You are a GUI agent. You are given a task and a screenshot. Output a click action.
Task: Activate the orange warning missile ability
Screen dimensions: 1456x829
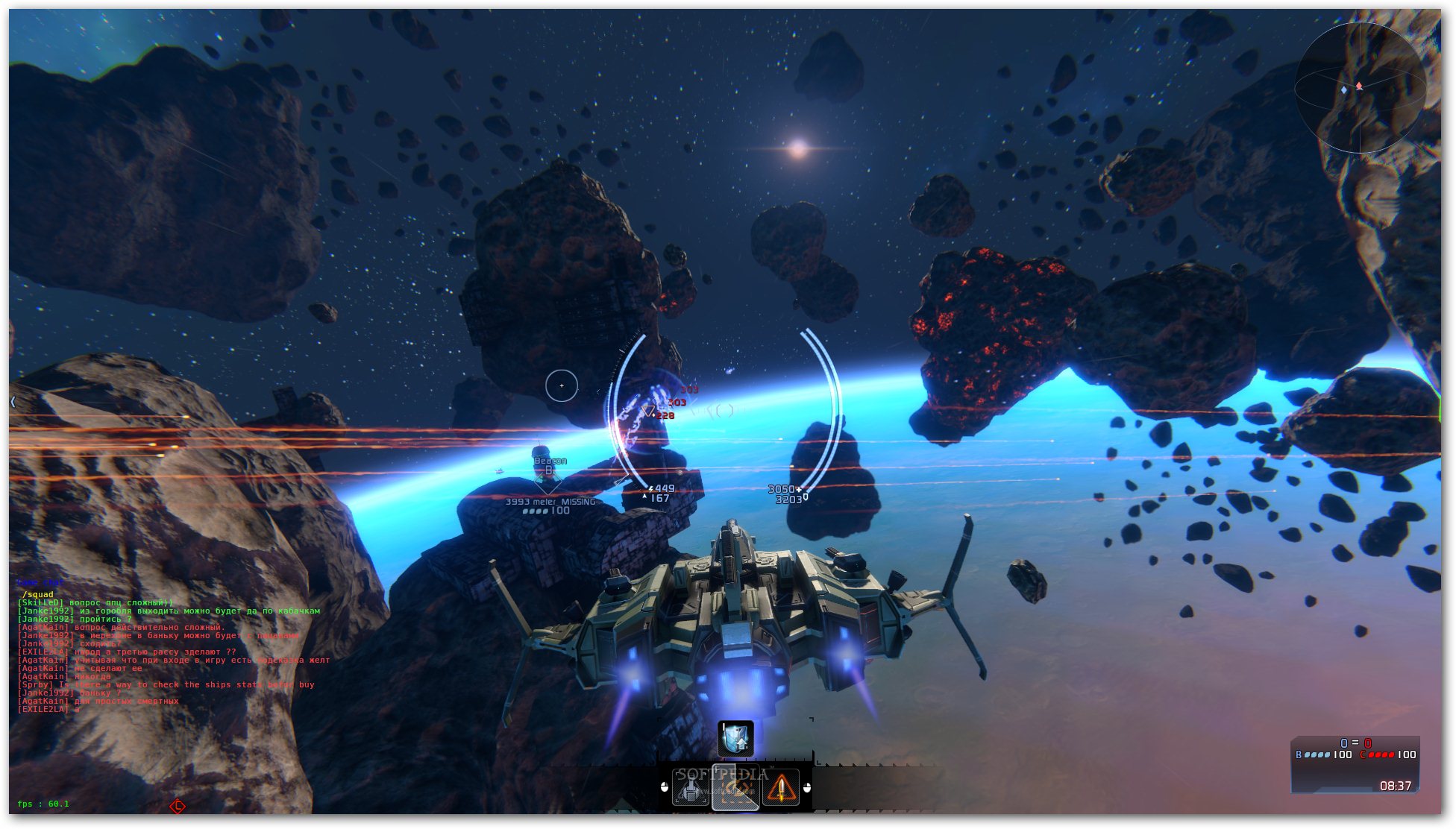tap(781, 787)
